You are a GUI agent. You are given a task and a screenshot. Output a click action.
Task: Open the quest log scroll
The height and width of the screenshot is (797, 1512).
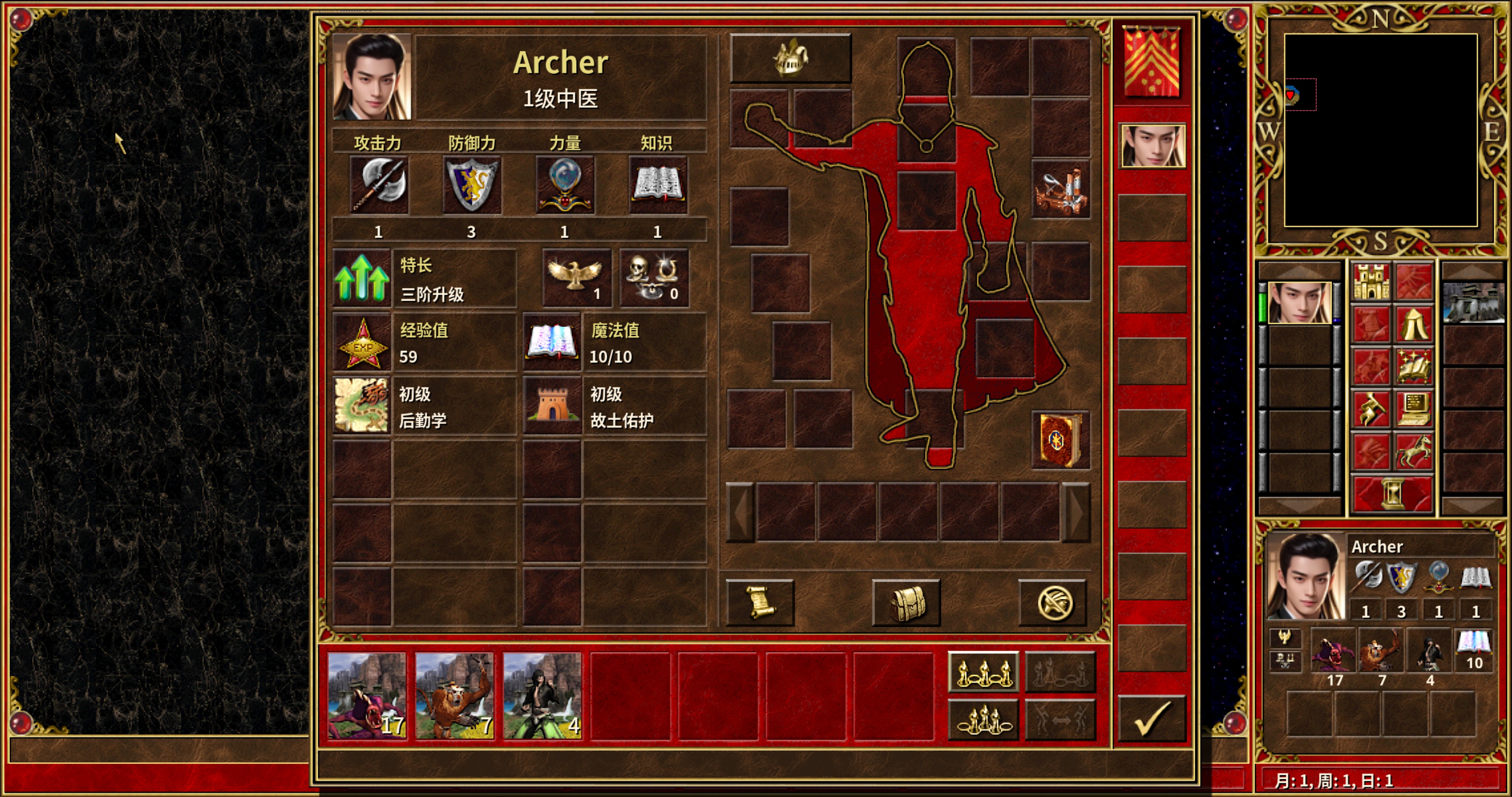pos(759,603)
